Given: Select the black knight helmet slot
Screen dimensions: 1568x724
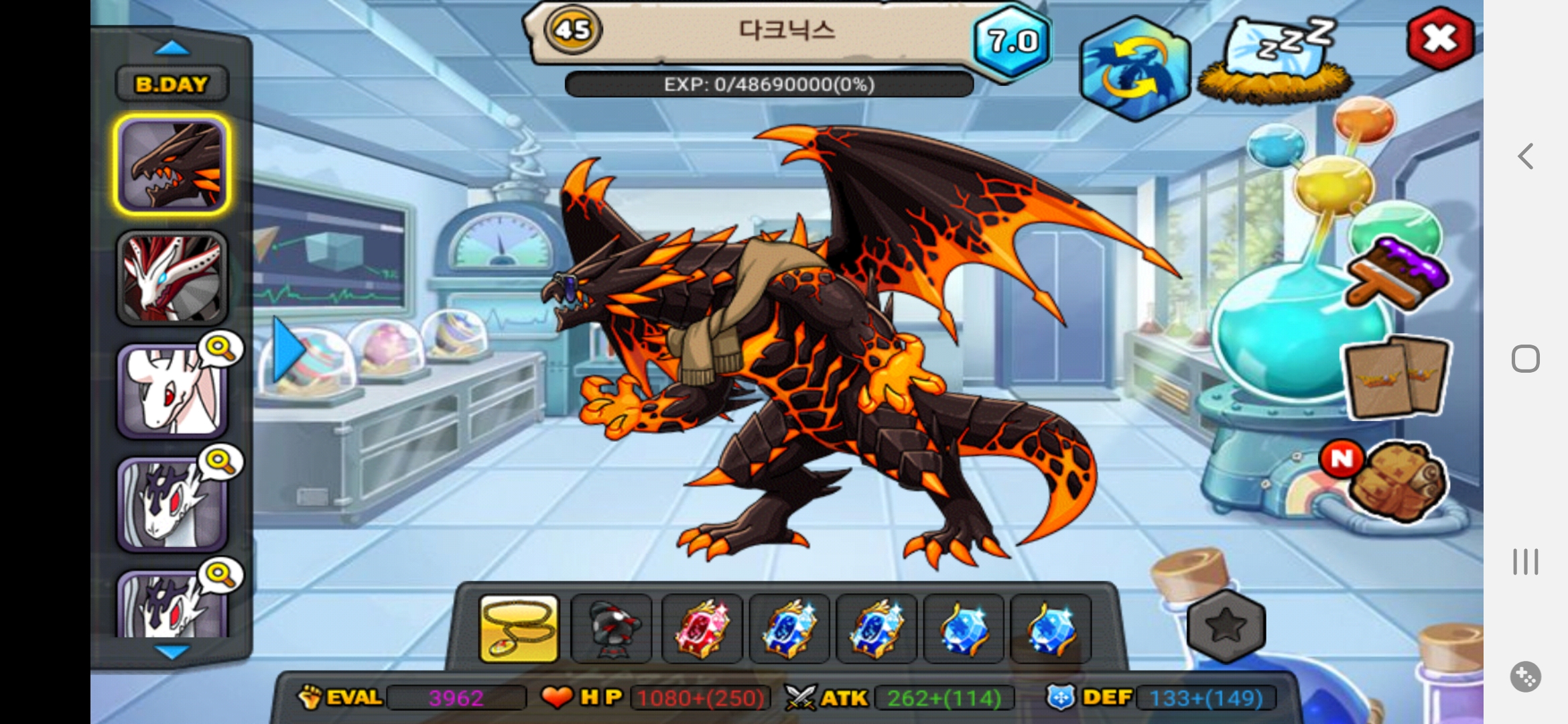Looking at the screenshot, I should (x=610, y=629).
